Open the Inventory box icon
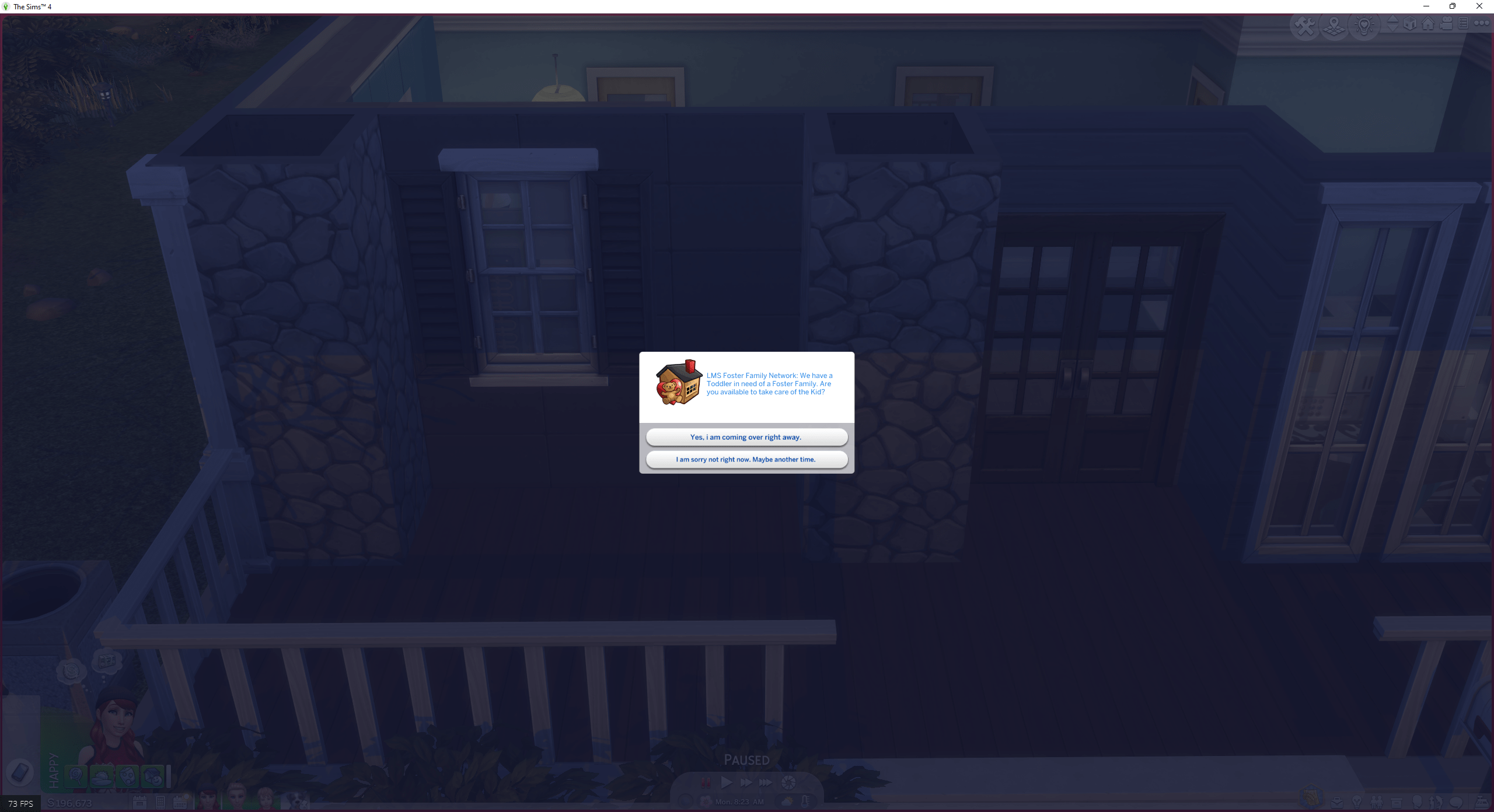 click(x=1397, y=801)
